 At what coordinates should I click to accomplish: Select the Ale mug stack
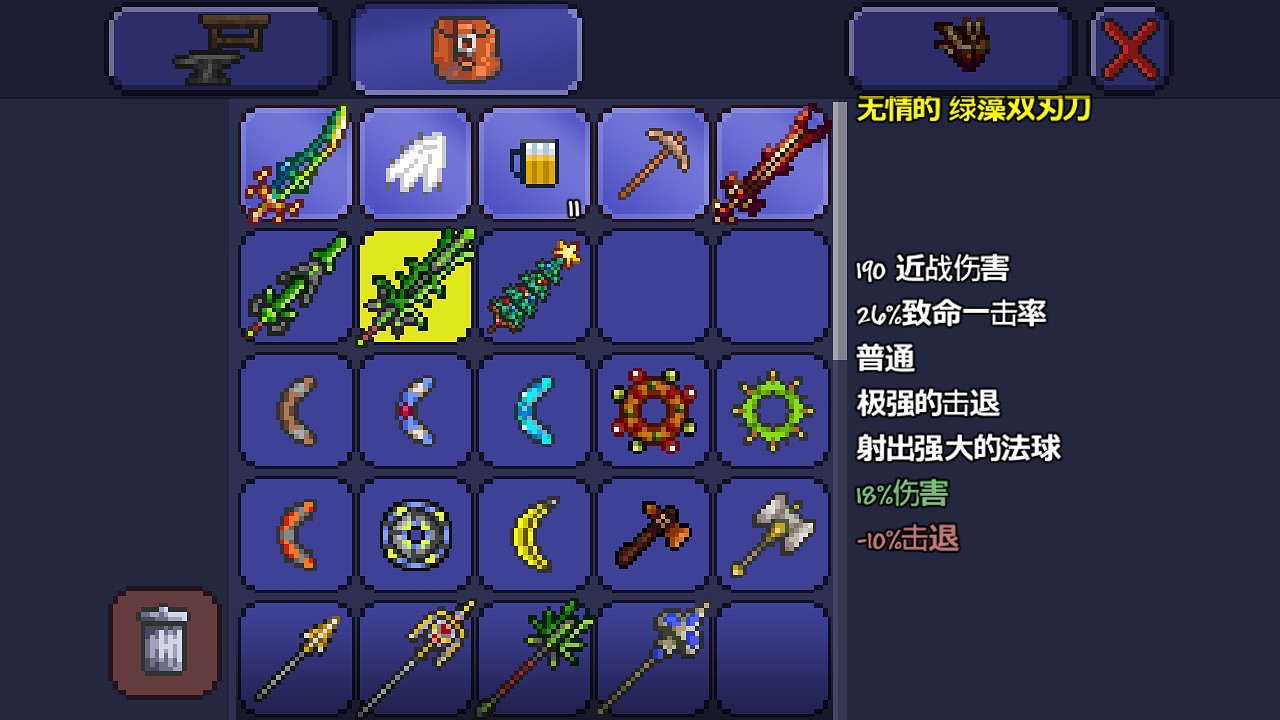533,163
